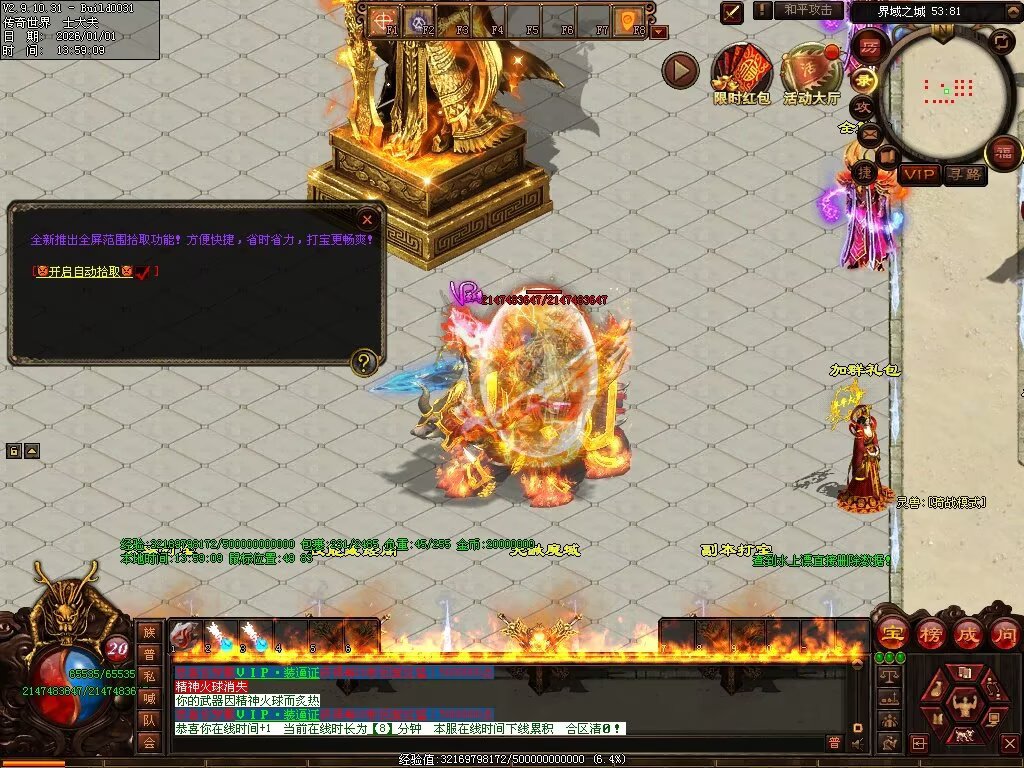Screen dimensions: 1024x768
Task: Open the 宝 treasure round button
Action: point(892,633)
